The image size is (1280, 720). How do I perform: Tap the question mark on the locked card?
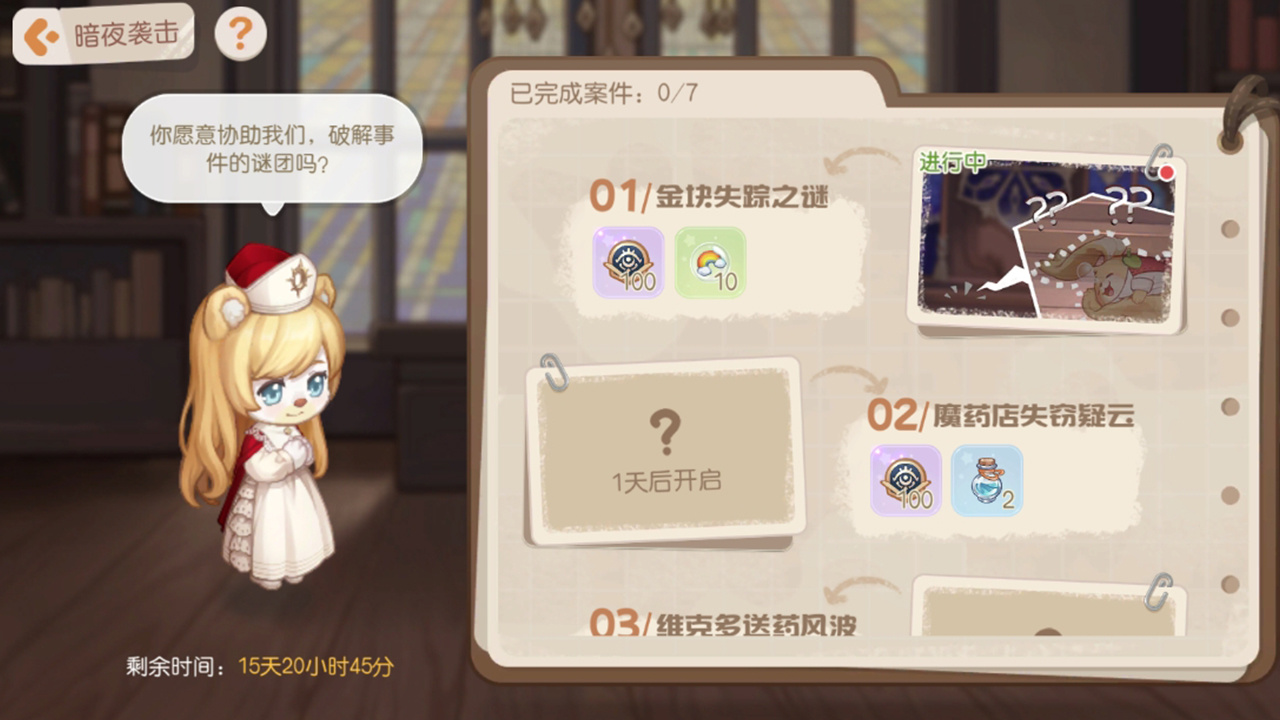point(665,435)
